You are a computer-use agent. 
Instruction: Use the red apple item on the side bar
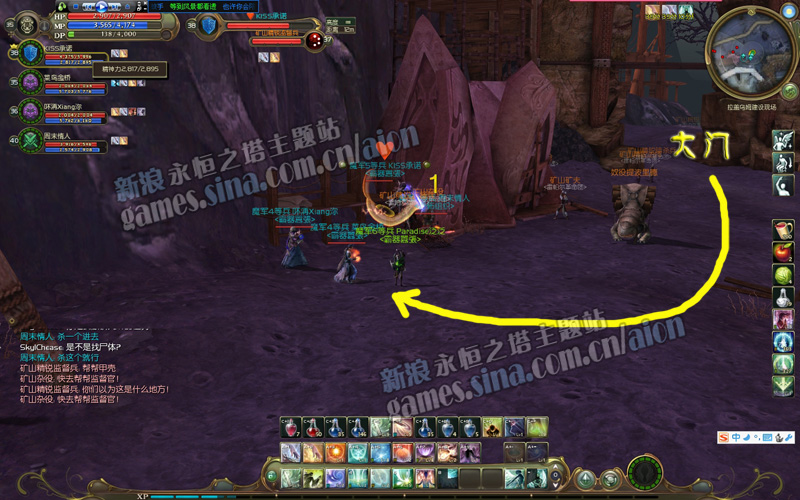783,251
